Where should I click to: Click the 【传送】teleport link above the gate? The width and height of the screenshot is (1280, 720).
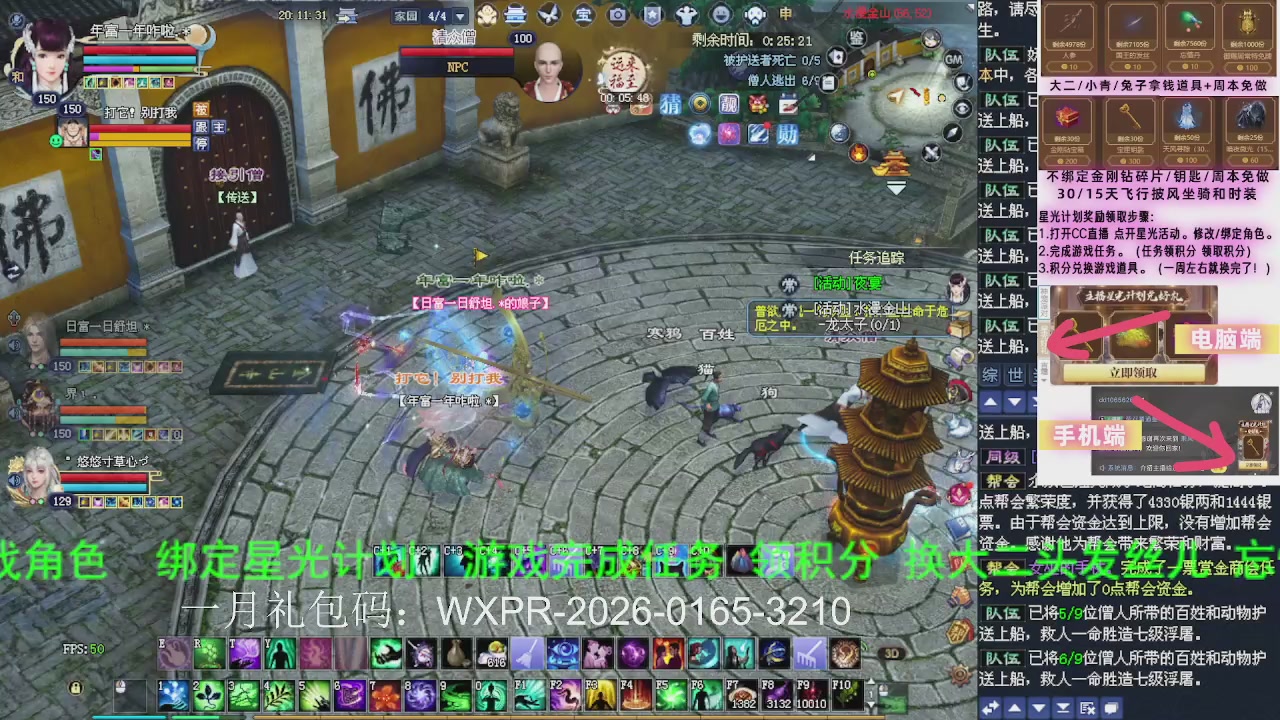click(237, 197)
